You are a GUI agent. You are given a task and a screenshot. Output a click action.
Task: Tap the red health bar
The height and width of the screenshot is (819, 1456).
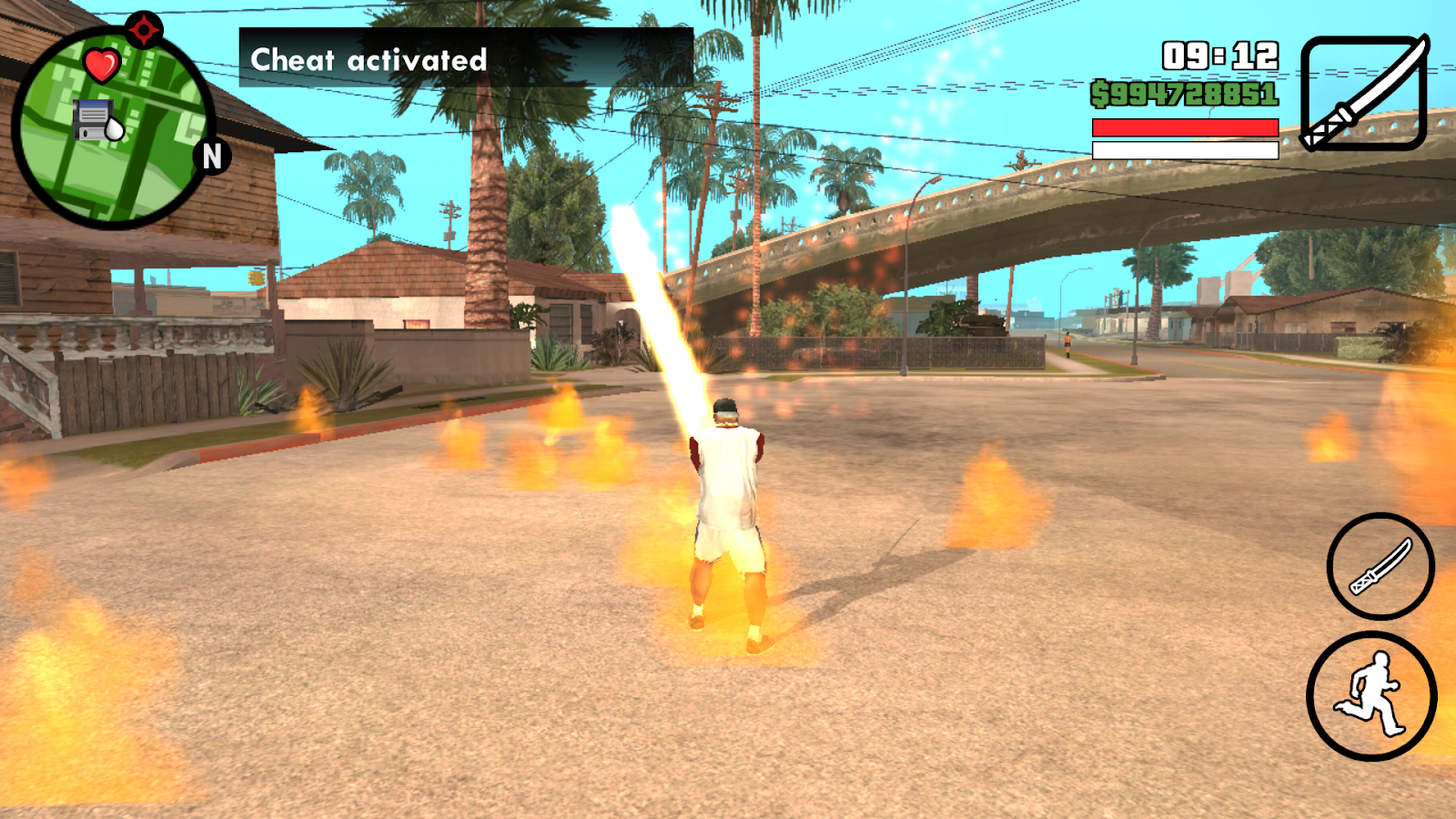click(1183, 127)
